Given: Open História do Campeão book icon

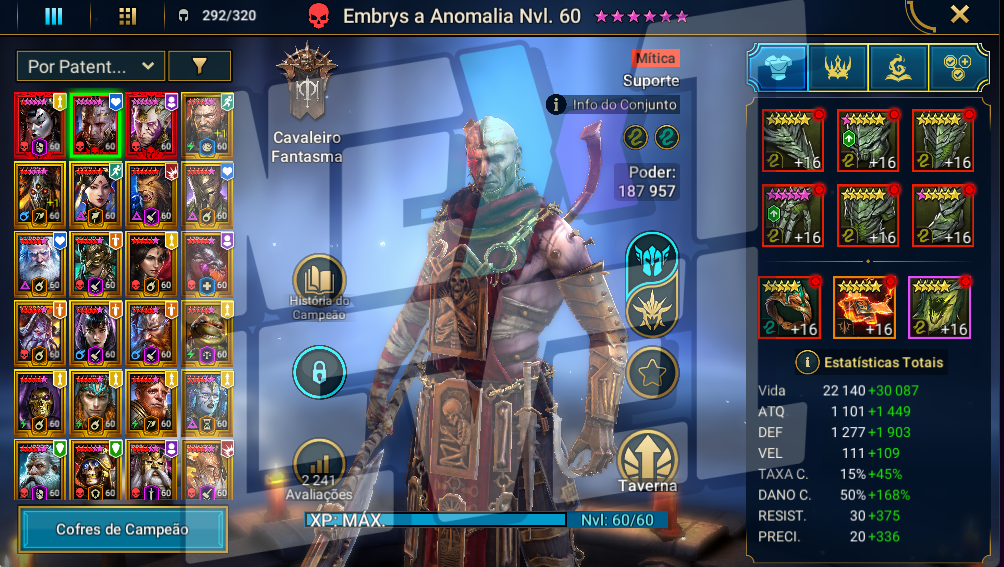Looking at the screenshot, I should click(319, 281).
